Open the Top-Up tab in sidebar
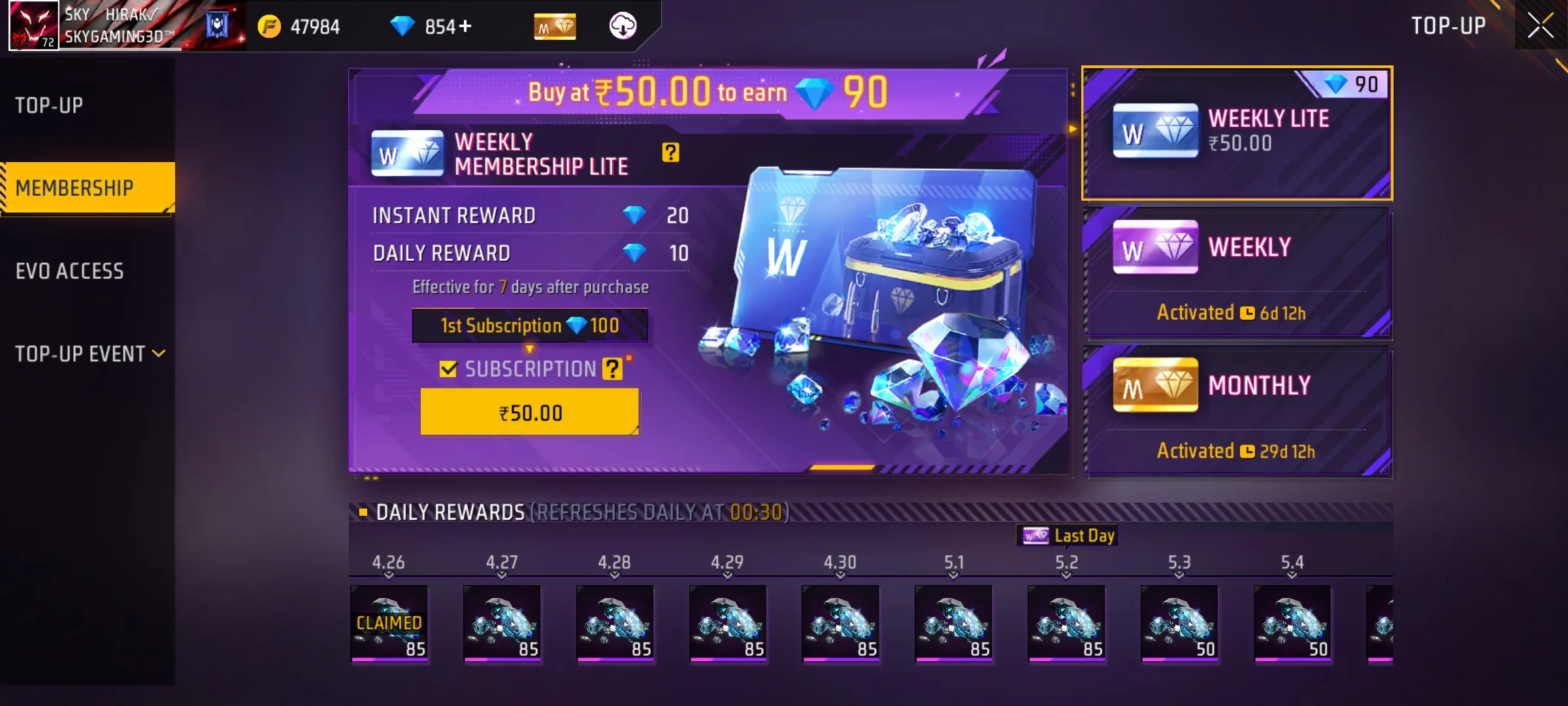Viewport: 1568px width, 706px height. pyautogui.click(x=50, y=105)
